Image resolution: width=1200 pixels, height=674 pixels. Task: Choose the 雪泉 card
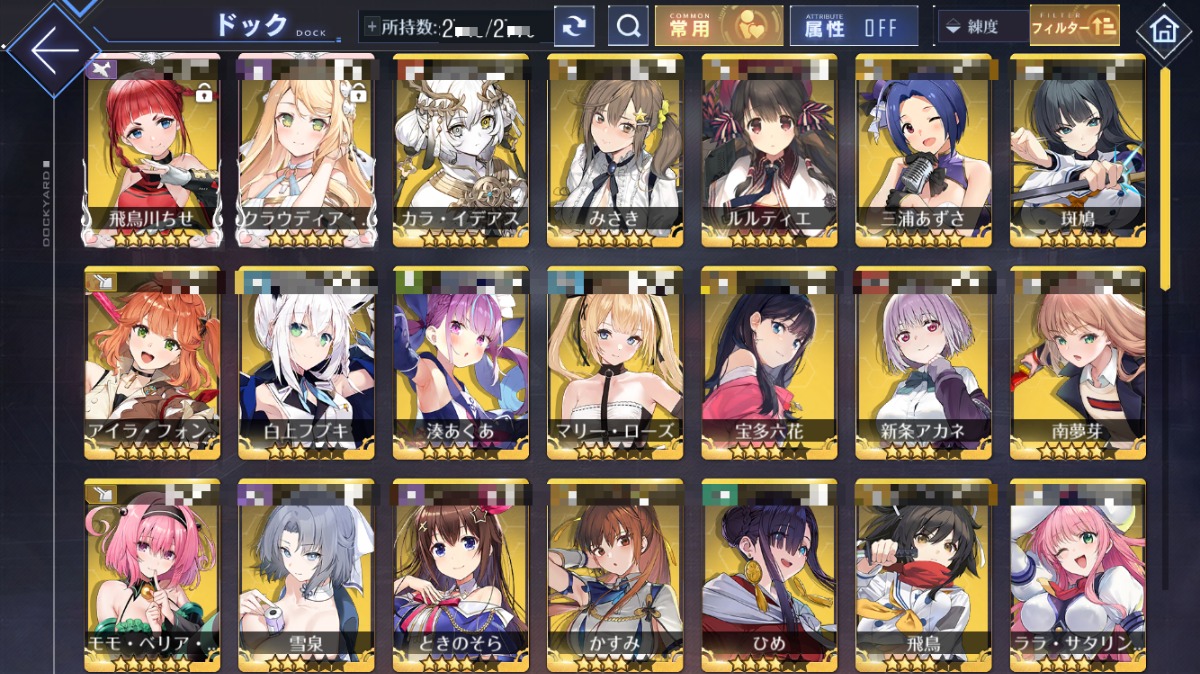306,575
